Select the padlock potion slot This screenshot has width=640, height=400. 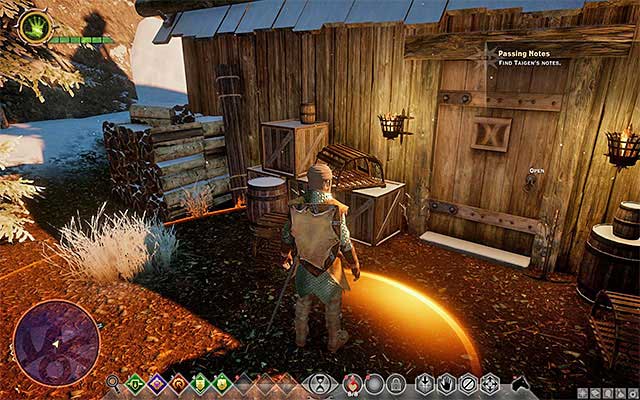(x=396, y=383)
